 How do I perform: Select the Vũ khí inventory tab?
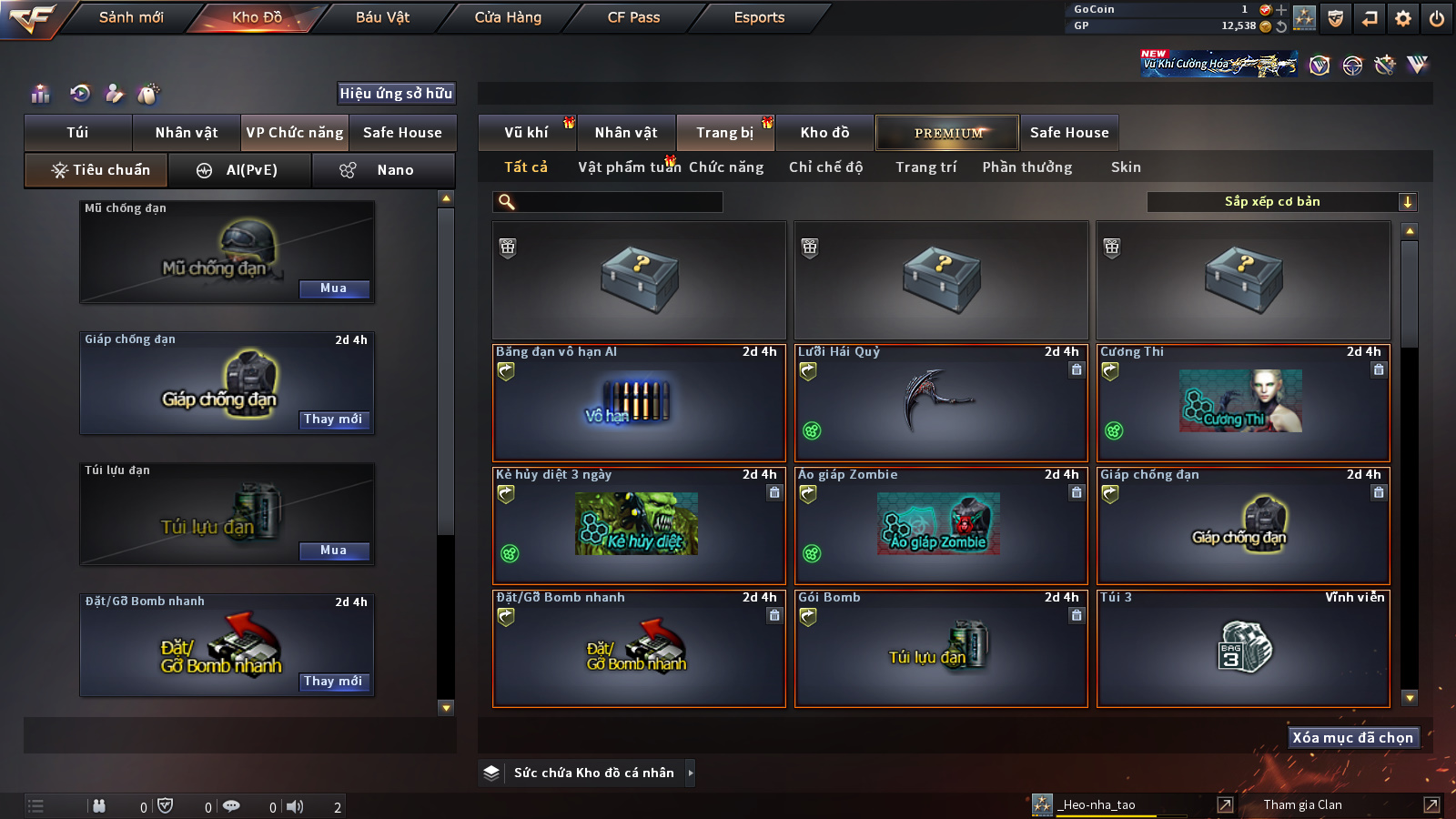point(526,133)
